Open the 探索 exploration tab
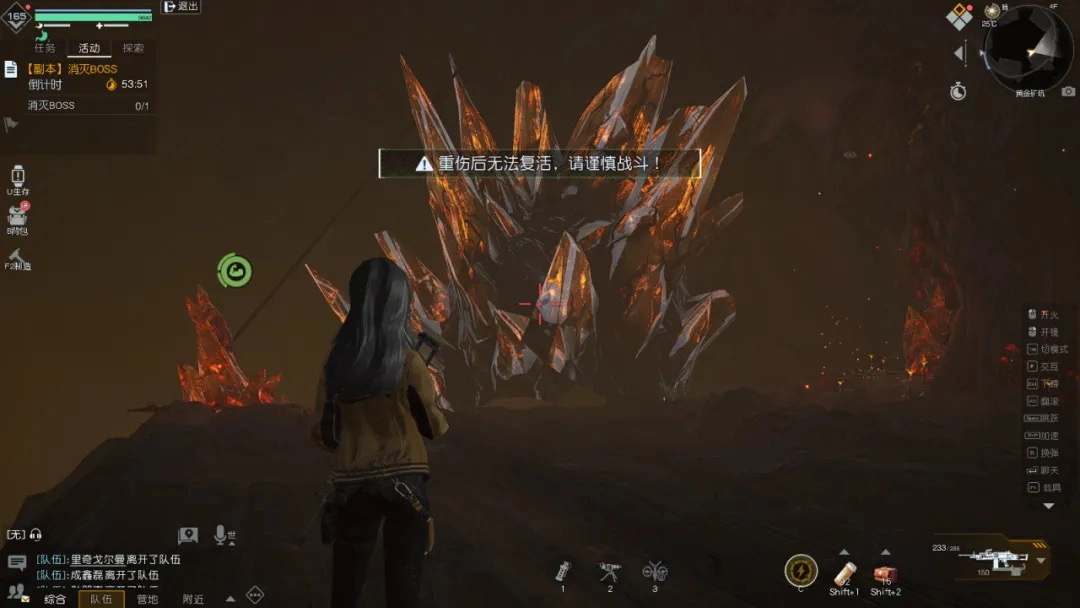The image size is (1080, 608). tap(133, 48)
